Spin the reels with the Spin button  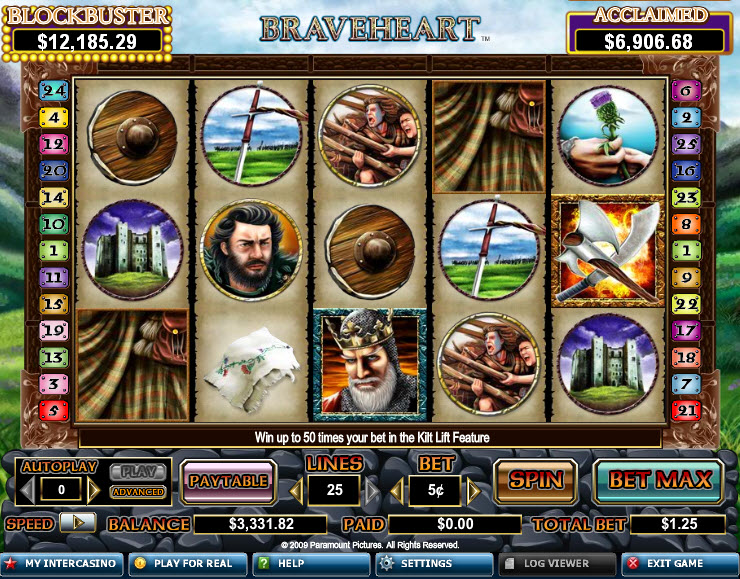click(x=535, y=480)
